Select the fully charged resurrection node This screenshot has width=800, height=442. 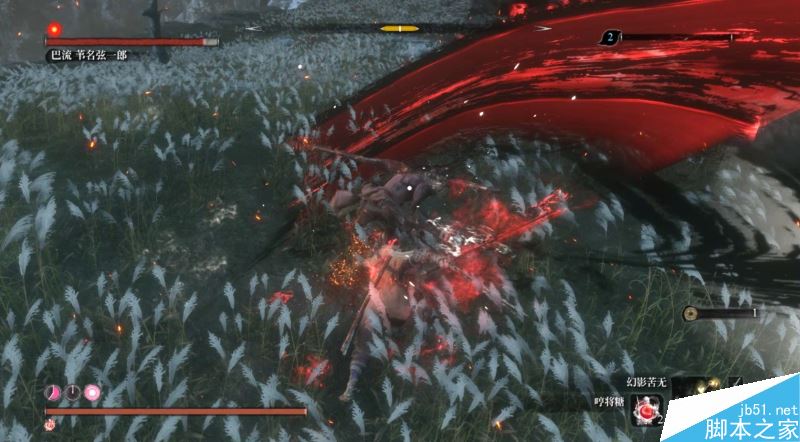(92, 392)
